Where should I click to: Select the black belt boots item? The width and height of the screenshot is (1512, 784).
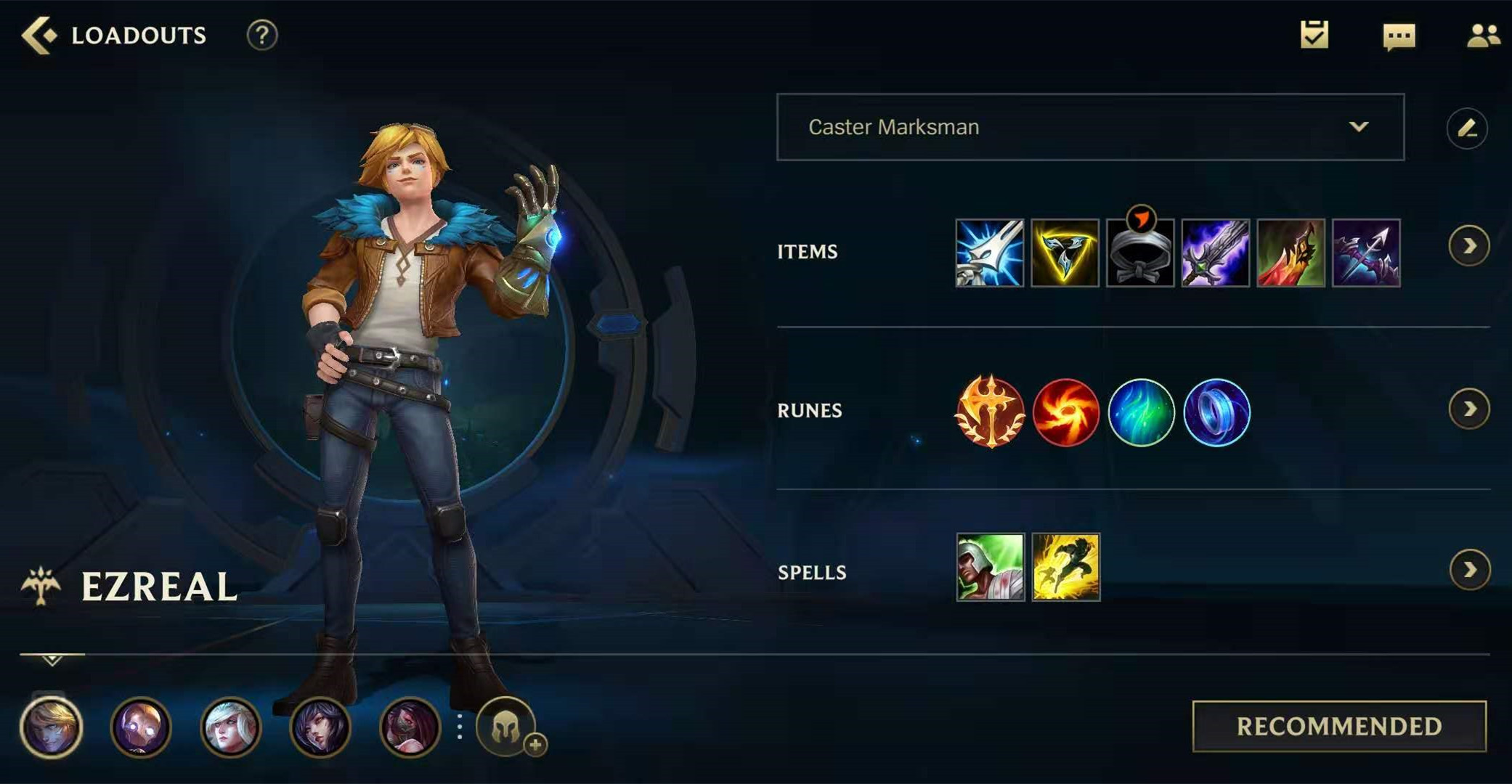point(1140,254)
